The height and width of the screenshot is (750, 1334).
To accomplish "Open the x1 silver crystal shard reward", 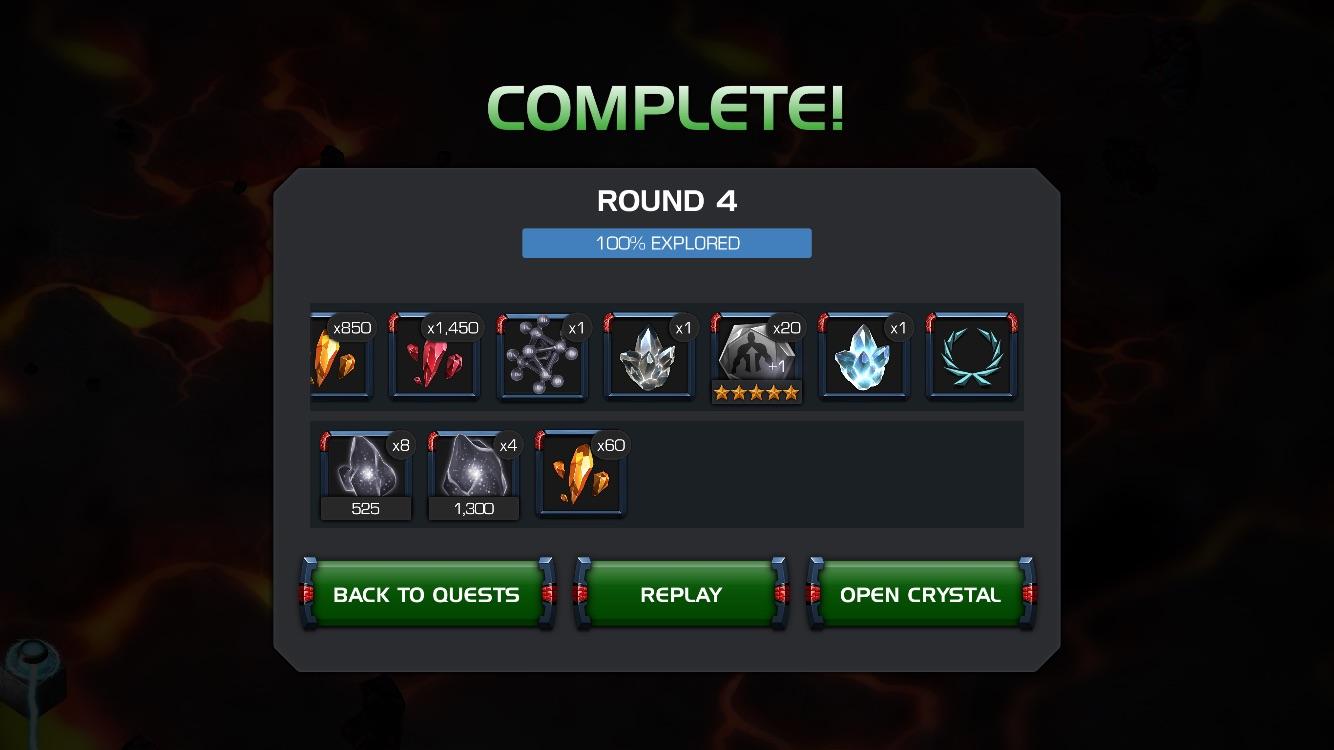I will (649, 357).
